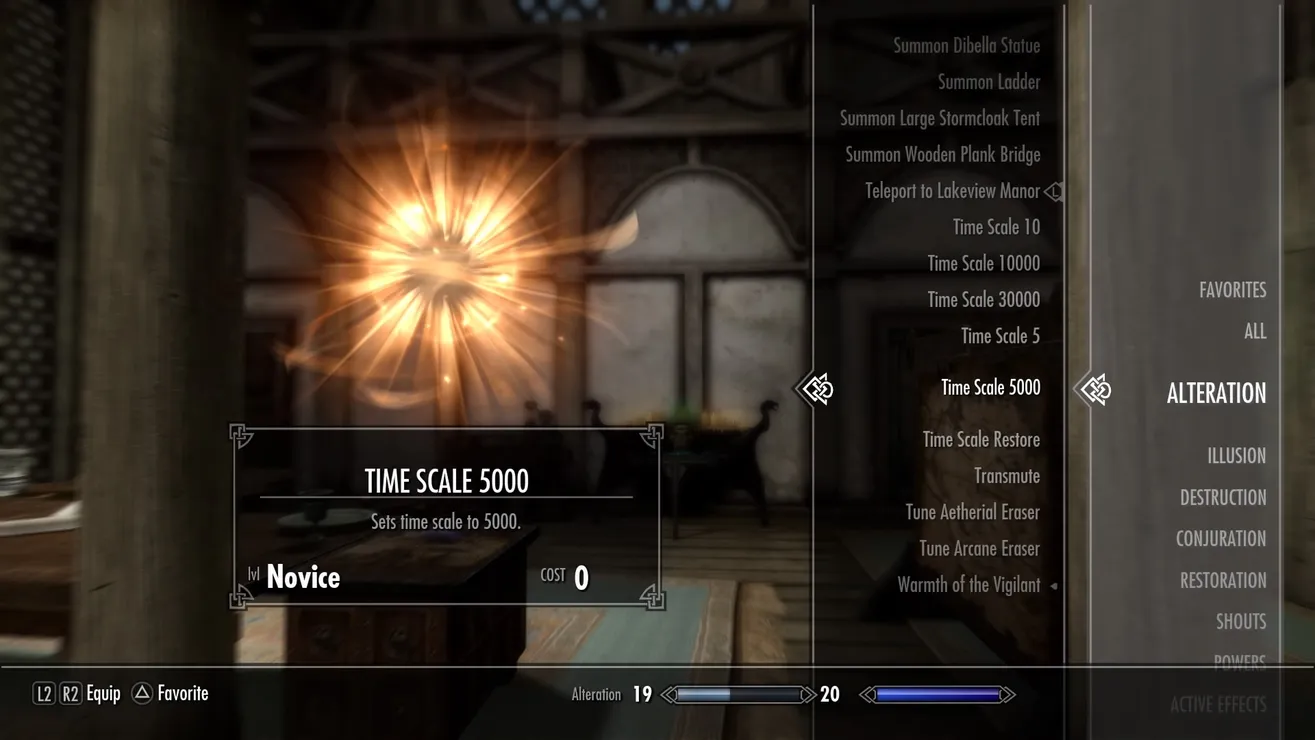The width and height of the screenshot is (1315, 740).
Task: Select Summon Large Stormcloak Tent spell
Action: (939, 118)
